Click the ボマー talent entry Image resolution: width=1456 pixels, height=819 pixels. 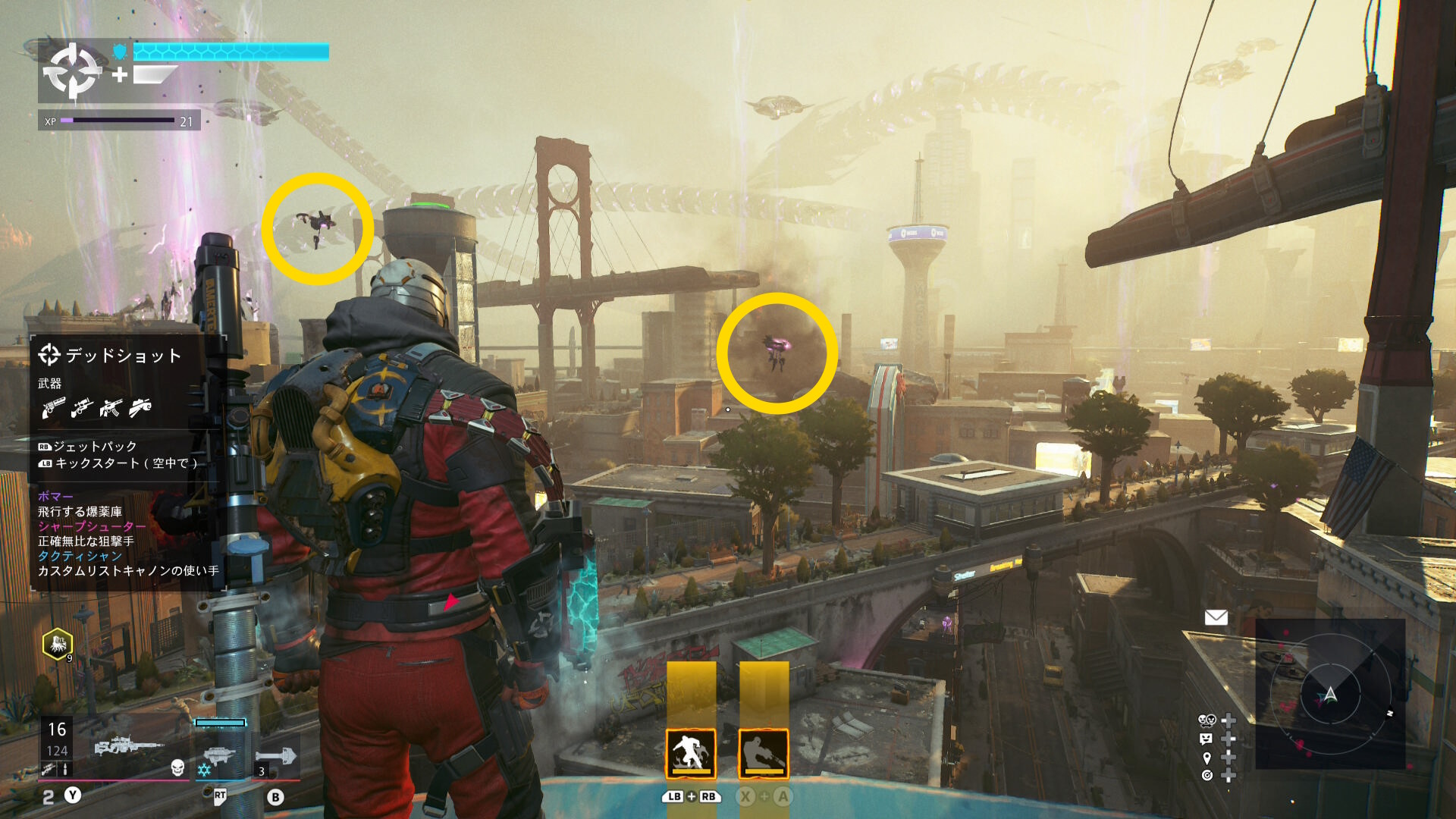(x=55, y=497)
